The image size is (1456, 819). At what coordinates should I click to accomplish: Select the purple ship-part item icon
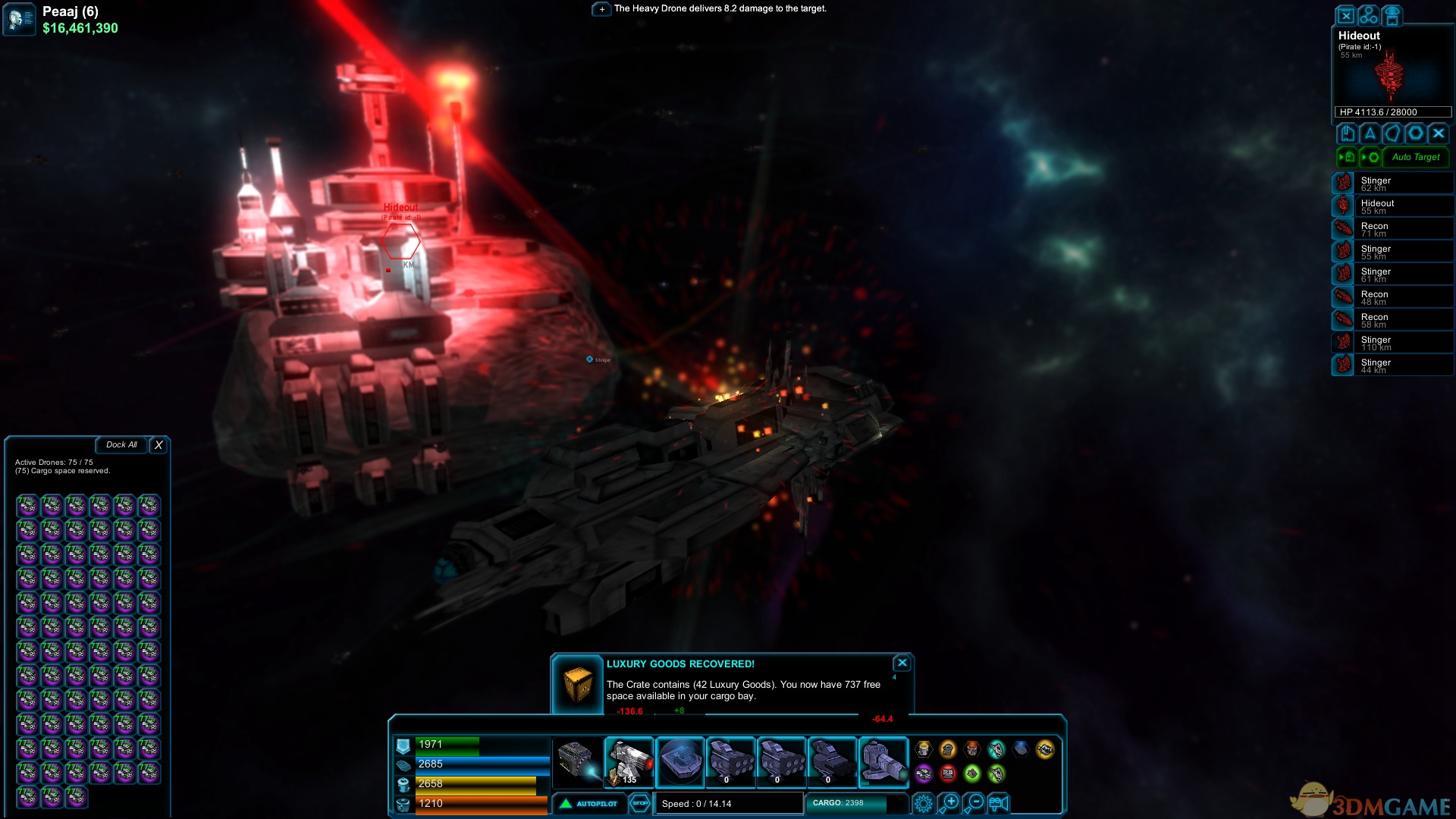924,774
